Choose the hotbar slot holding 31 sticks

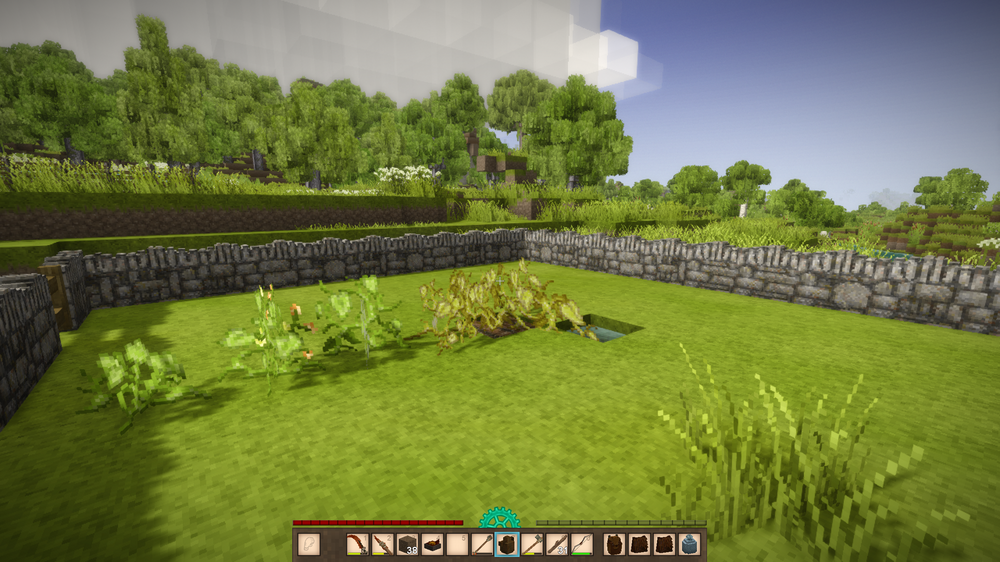coord(556,544)
